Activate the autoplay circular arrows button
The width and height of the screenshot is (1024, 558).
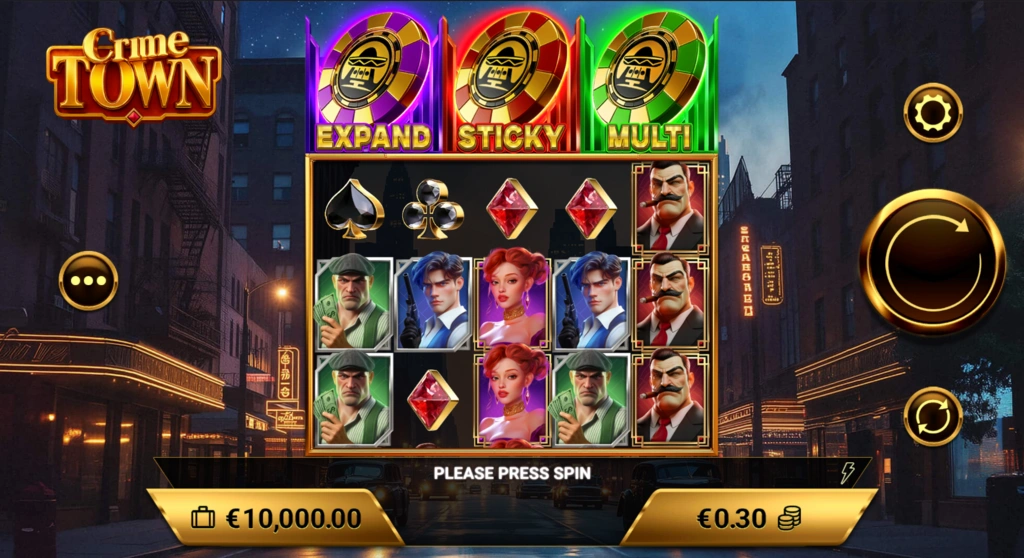(932, 416)
